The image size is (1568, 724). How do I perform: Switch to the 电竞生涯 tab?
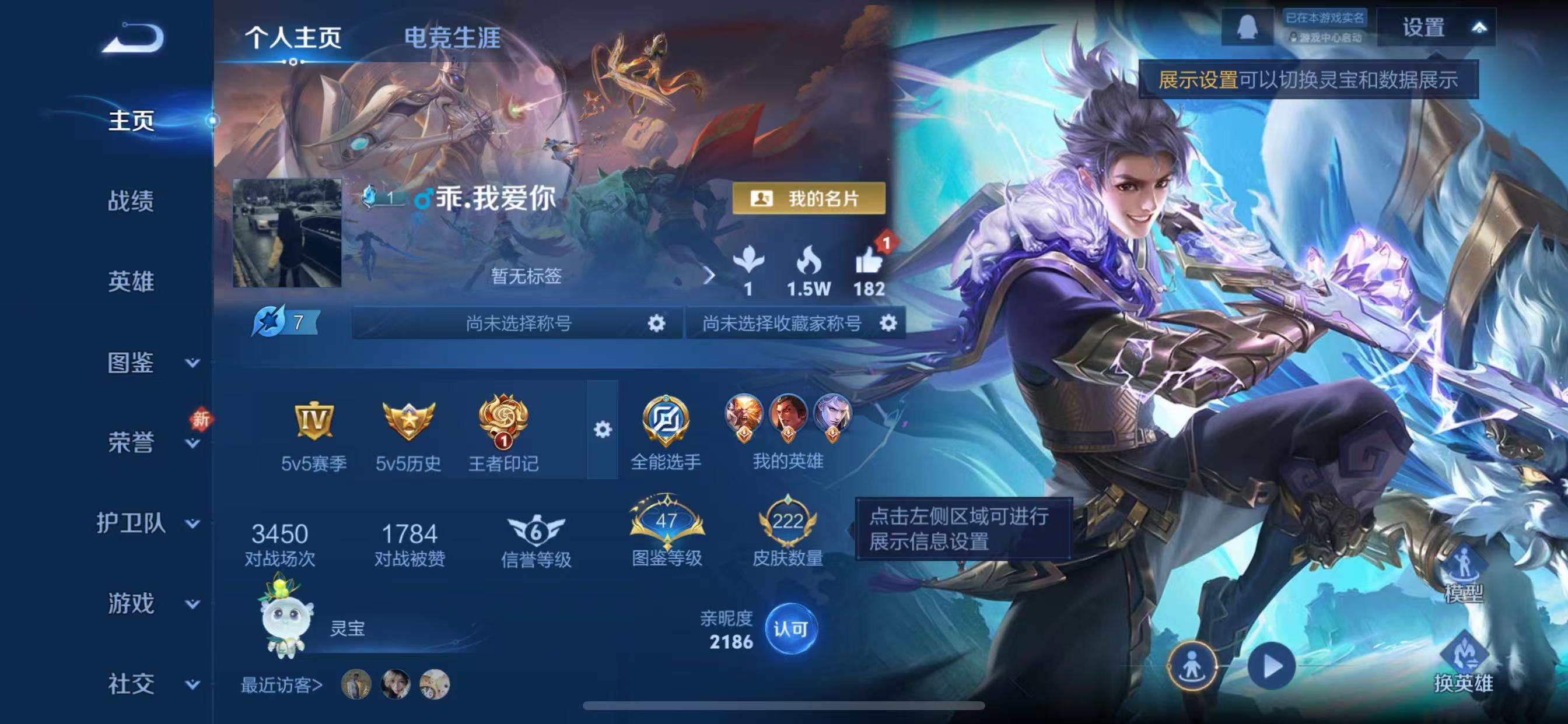[x=451, y=38]
